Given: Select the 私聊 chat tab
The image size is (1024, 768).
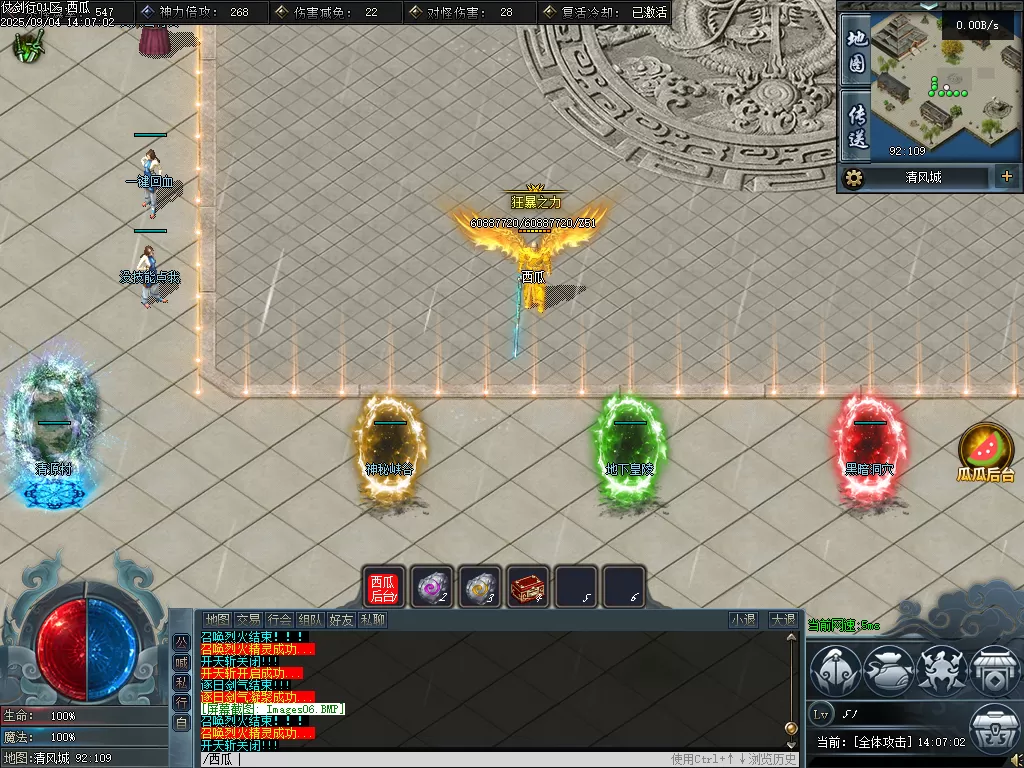Looking at the screenshot, I should point(373,620).
